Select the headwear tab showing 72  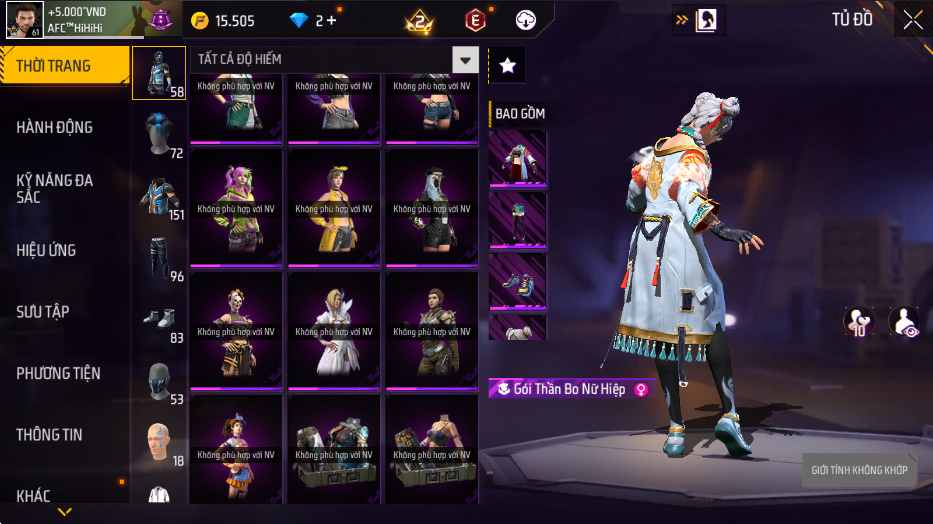(x=159, y=134)
